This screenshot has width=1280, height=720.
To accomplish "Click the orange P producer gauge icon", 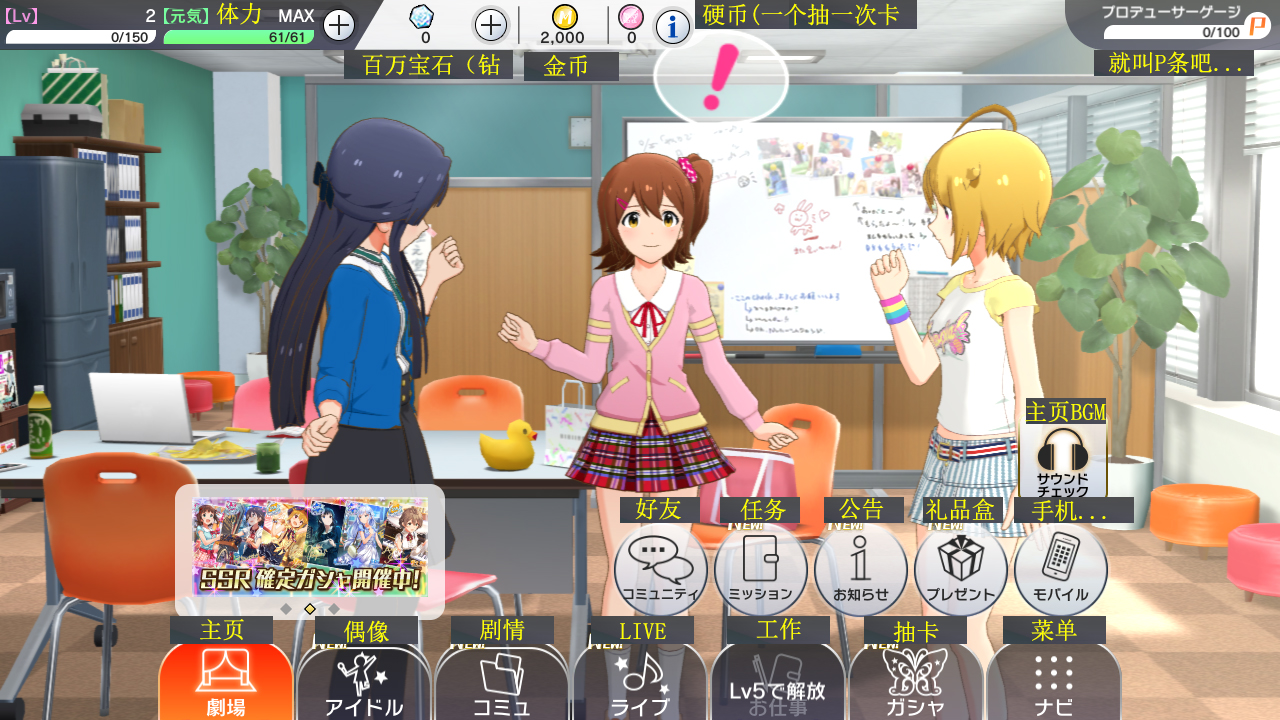I will [x=1257, y=26].
